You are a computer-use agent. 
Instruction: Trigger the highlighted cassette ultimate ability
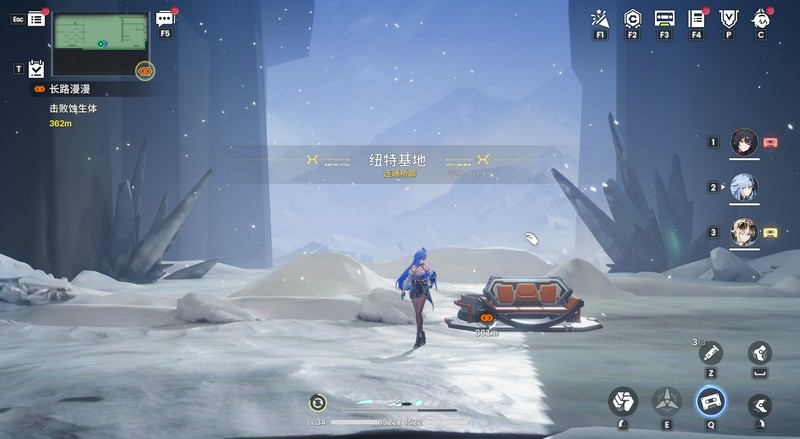pos(711,402)
